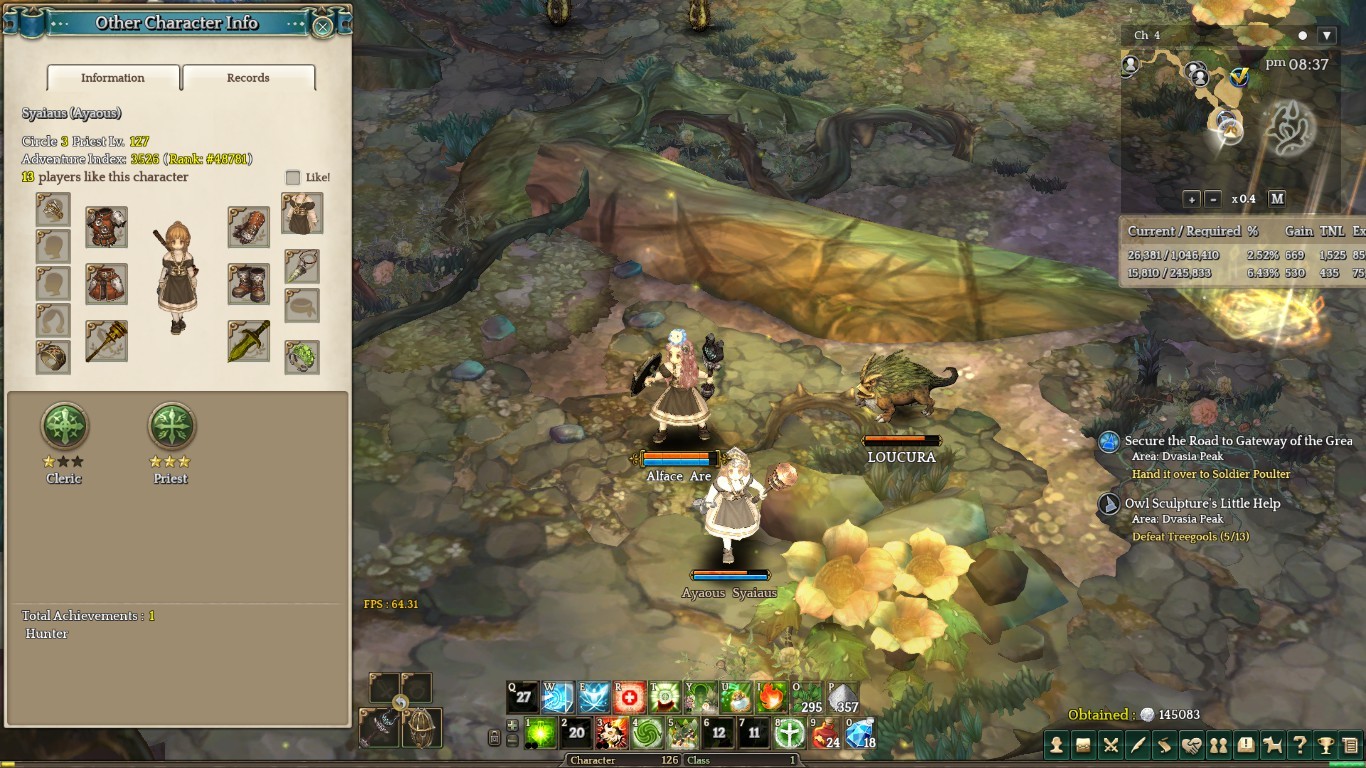The width and height of the screenshot is (1366, 768).
Task: Open the channel dropdown arrow
Action: click(1327, 35)
